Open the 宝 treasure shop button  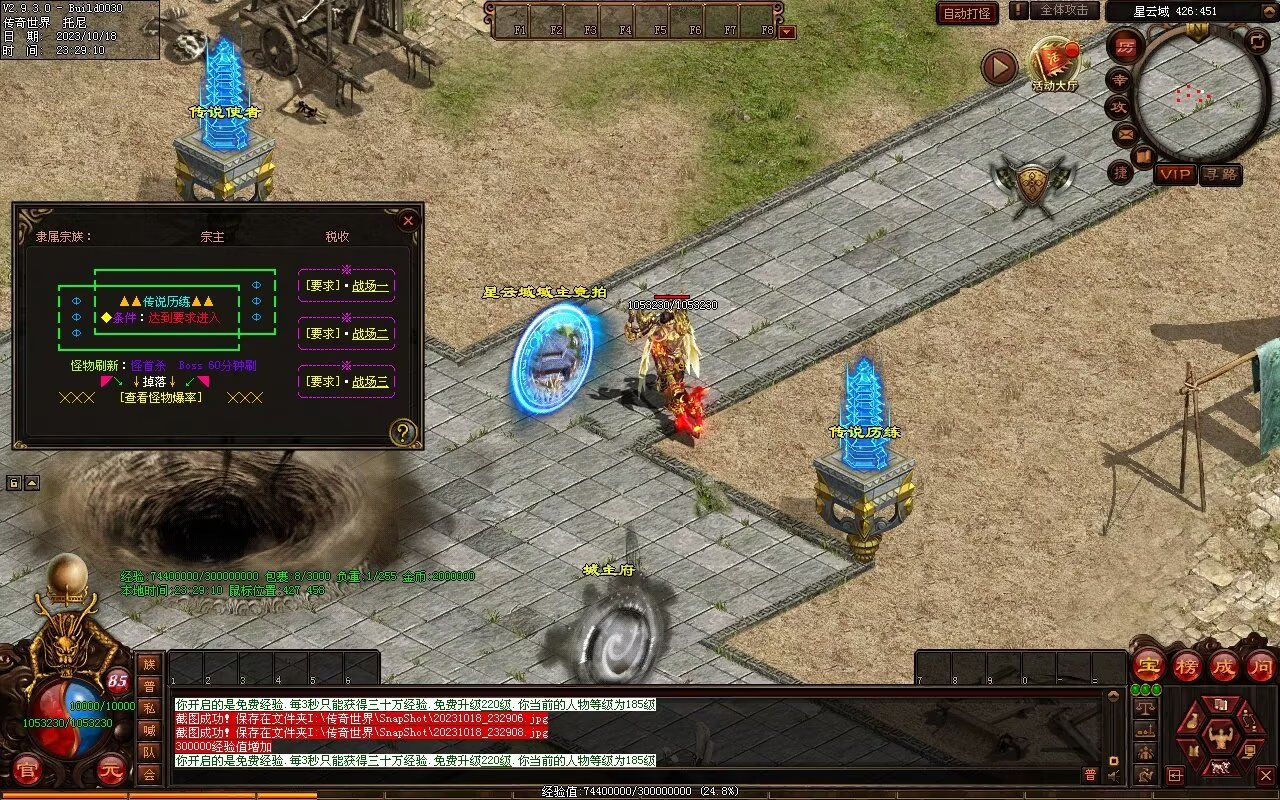click(1149, 665)
